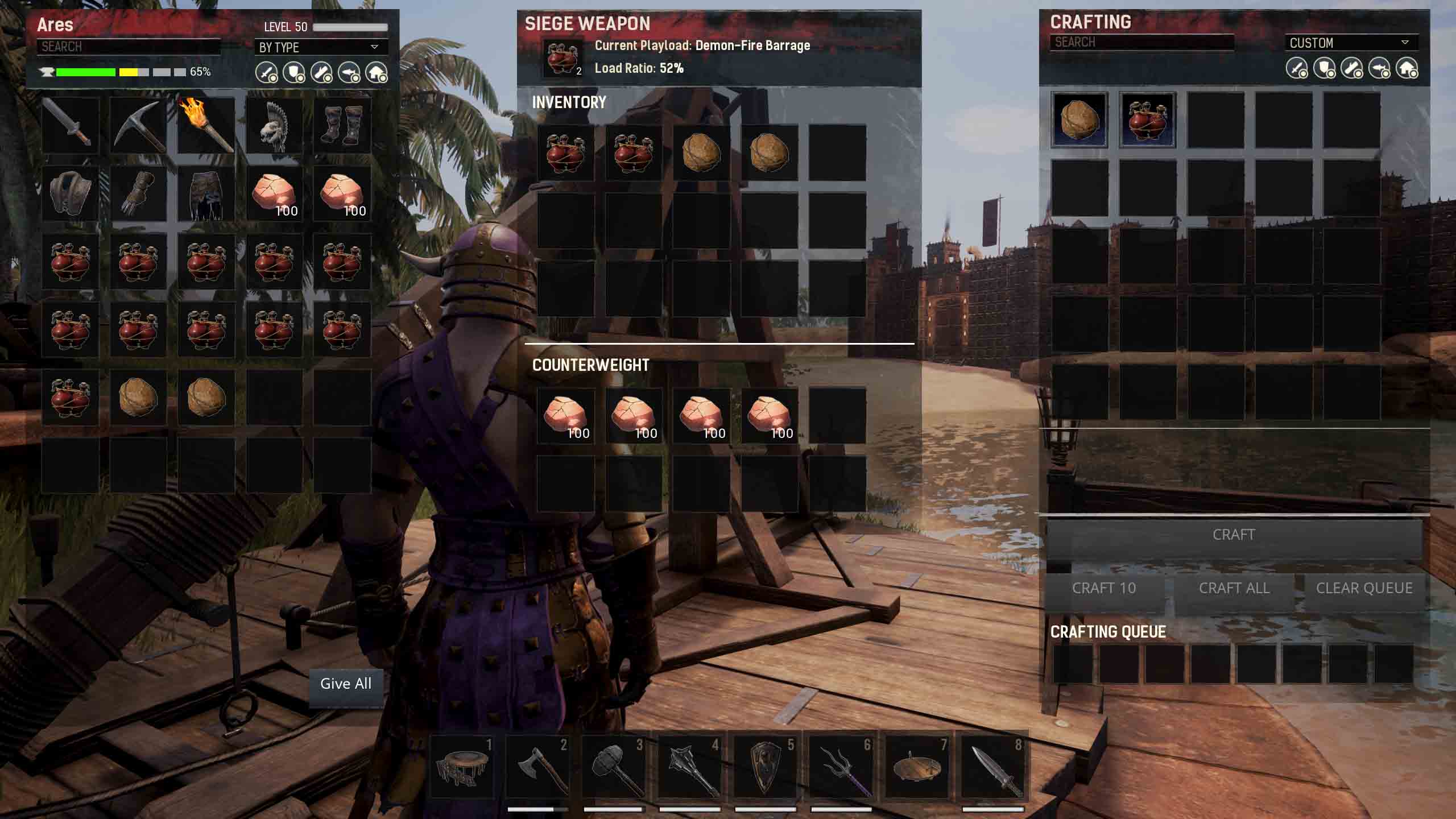
Task: Choose Craft All
Action: coord(1234,588)
